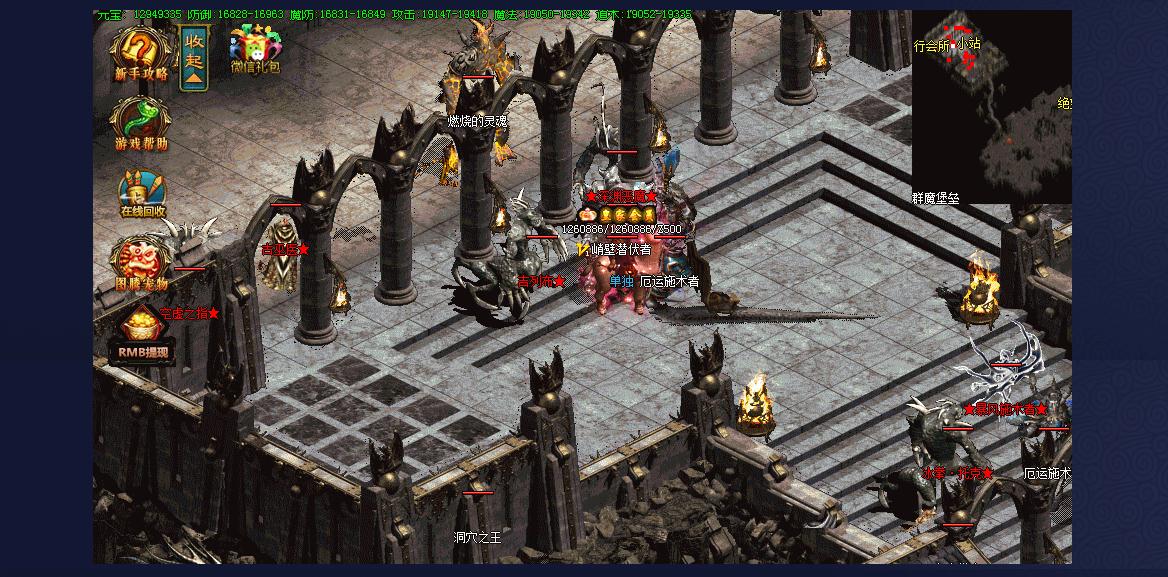Open the 图腾宠物 totem pet menu
This screenshot has height=577, width=1168.
point(140,265)
